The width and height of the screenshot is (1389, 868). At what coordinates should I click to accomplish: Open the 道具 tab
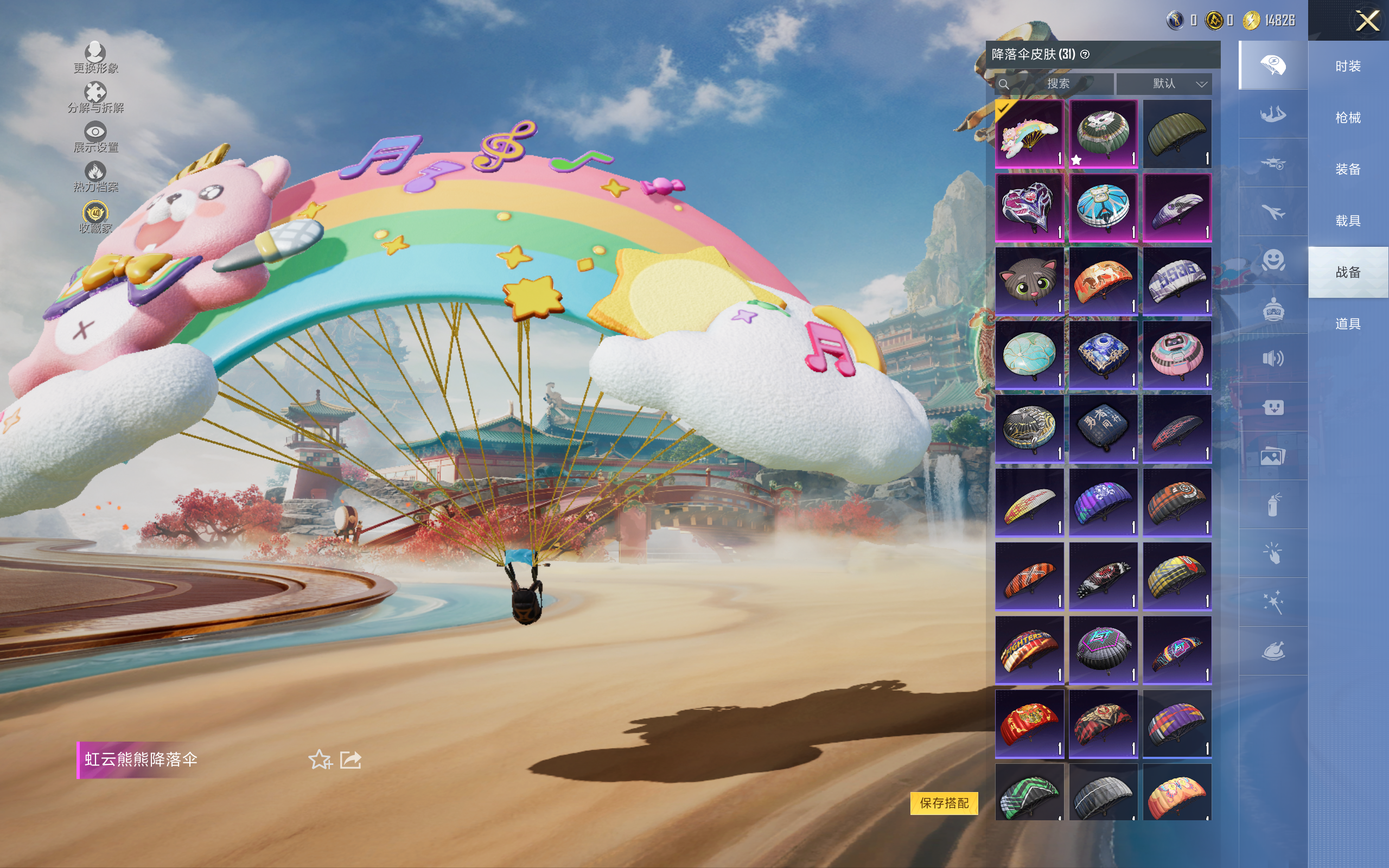(1348, 324)
